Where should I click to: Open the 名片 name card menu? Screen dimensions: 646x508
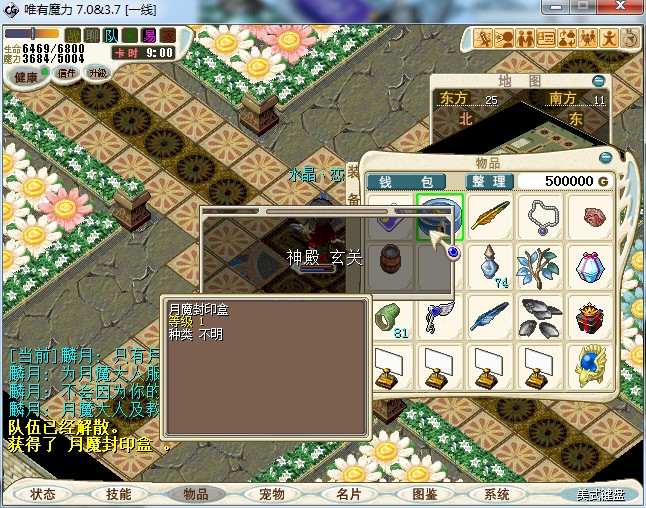click(347, 494)
